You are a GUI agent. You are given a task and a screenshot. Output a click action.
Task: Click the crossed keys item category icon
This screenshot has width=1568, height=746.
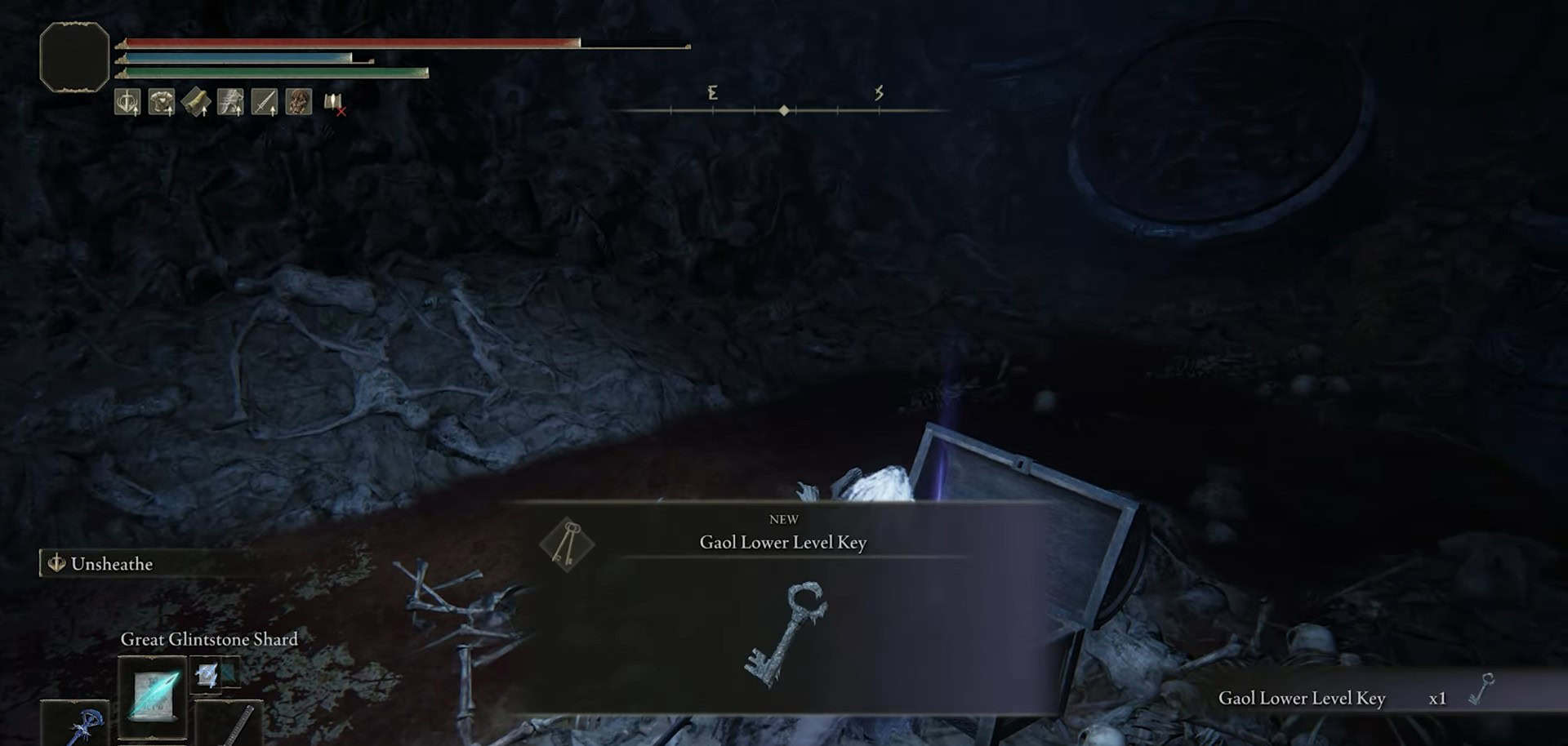567,543
